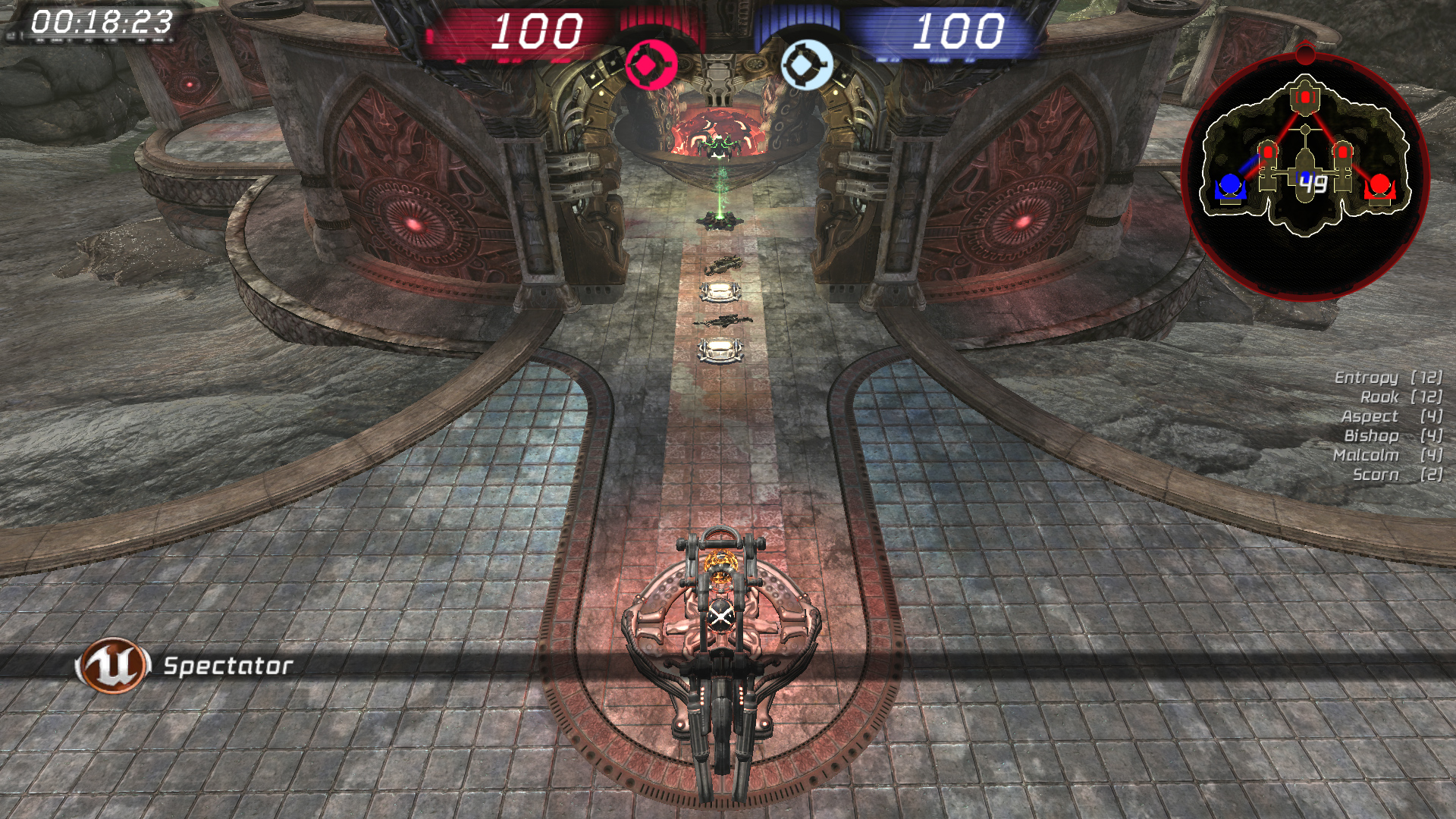
Task: Click the blue team emblem
Action: (806, 65)
